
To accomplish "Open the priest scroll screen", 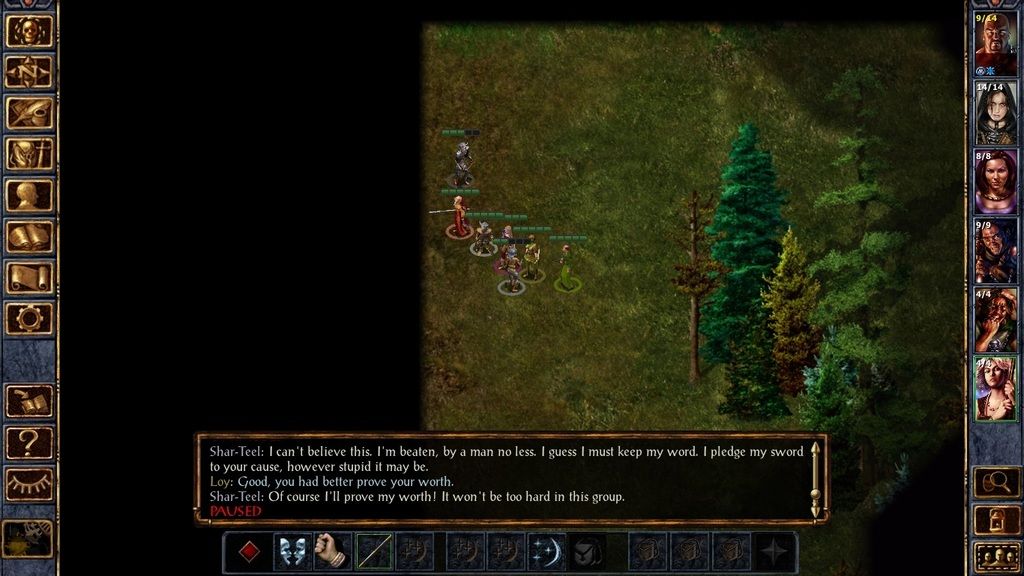I will point(29,278).
